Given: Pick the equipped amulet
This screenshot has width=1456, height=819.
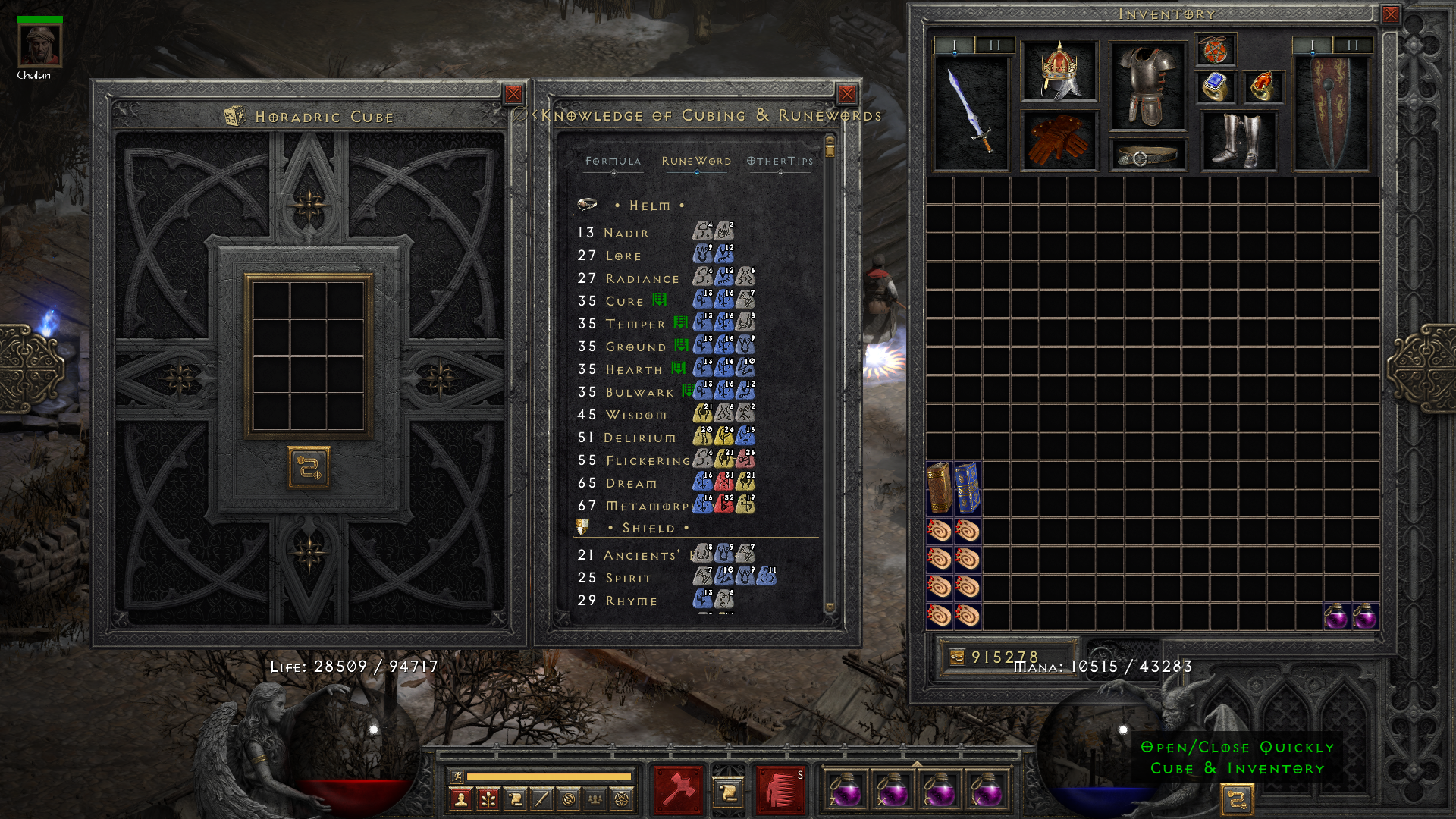Looking at the screenshot, I should click(x=1215, y=50).
